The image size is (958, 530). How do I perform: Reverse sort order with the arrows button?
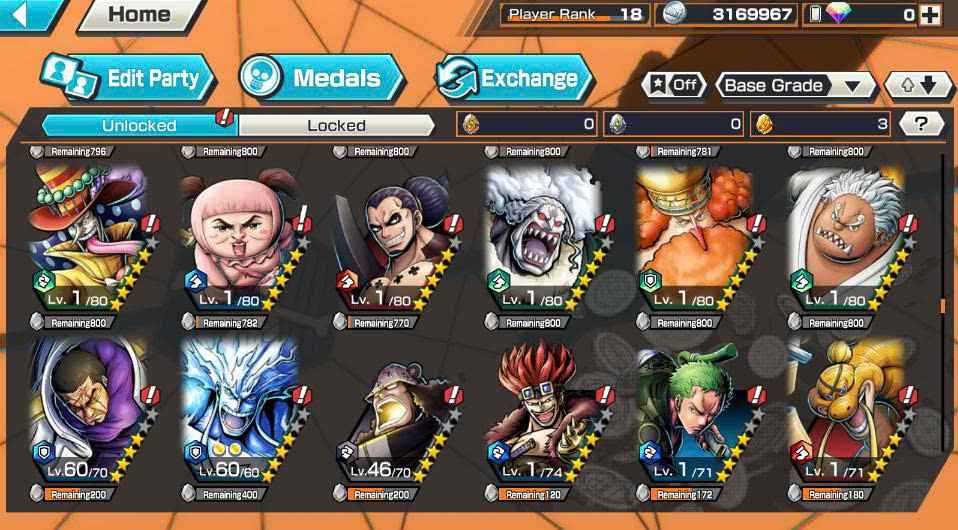[x=919, y=85]
